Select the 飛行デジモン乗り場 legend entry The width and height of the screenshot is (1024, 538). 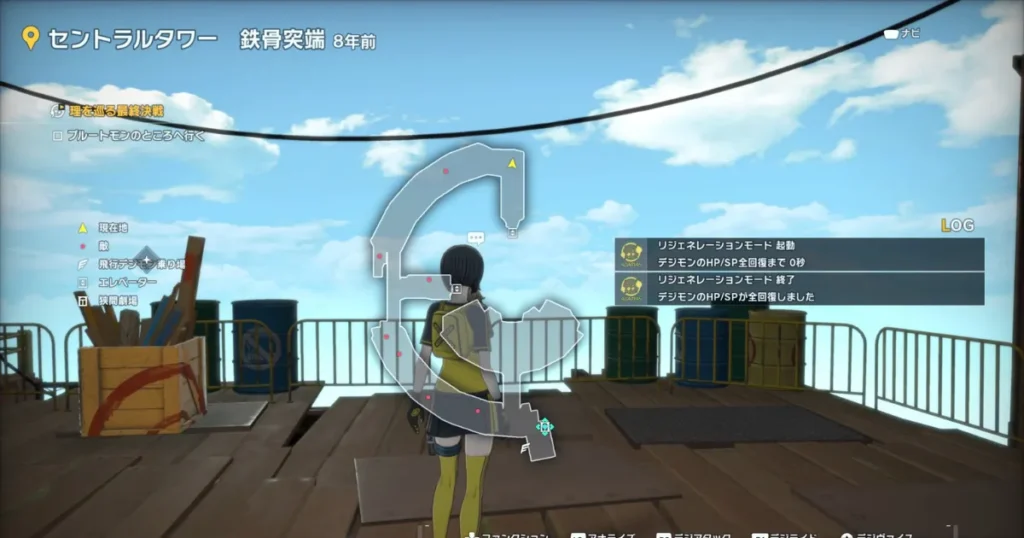click(x=130, y=263)
